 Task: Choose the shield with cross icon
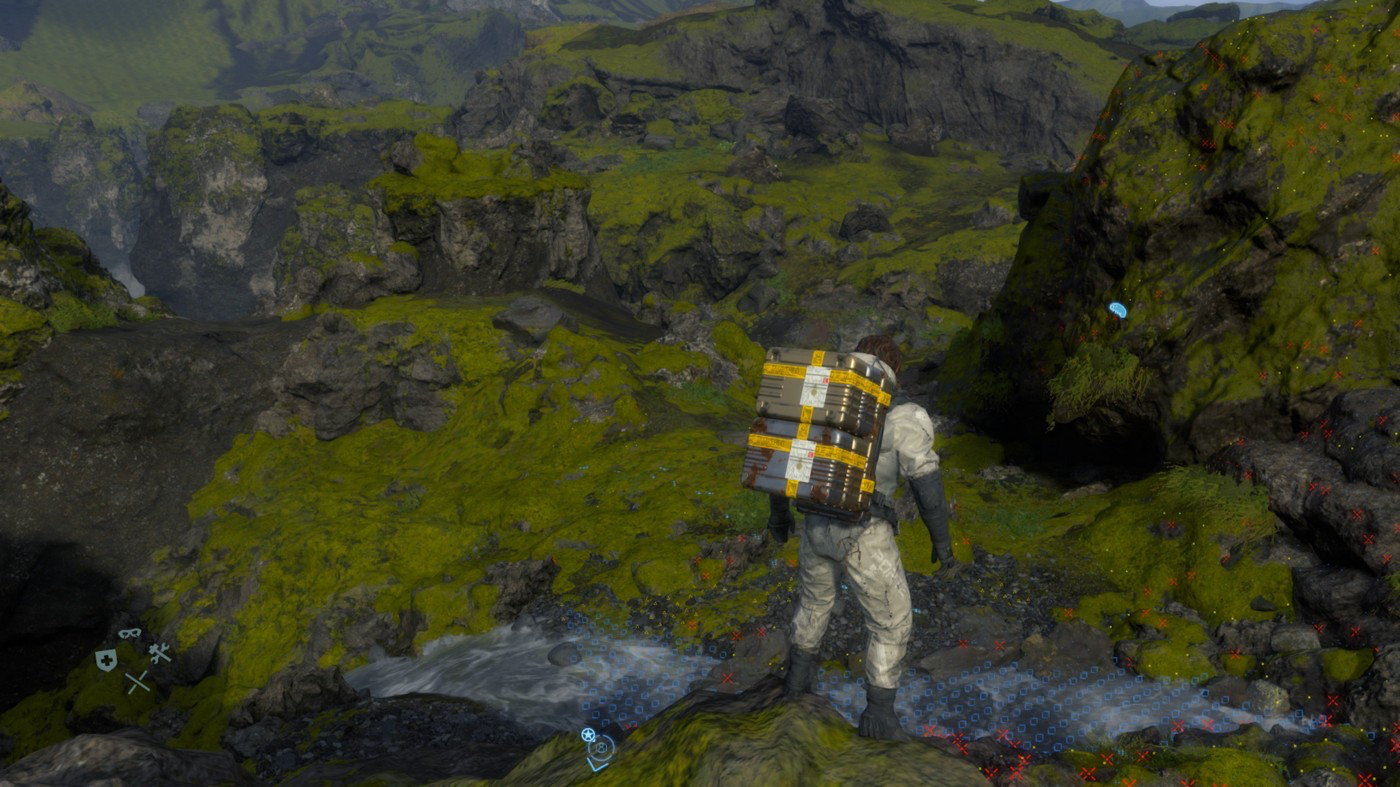(106, 659)
